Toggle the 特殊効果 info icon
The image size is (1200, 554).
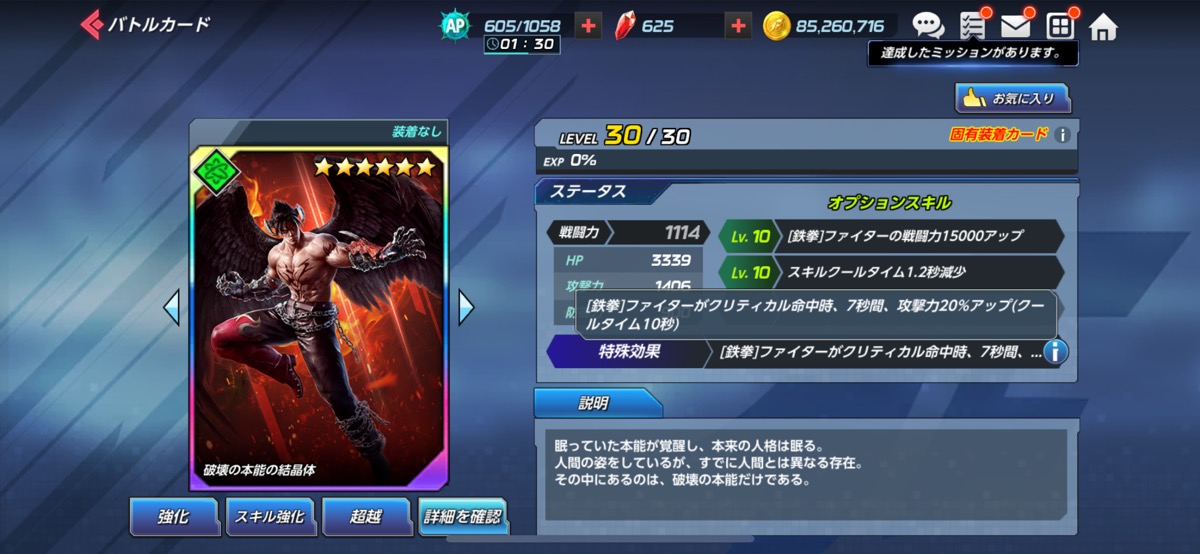tap(1056, 351)
